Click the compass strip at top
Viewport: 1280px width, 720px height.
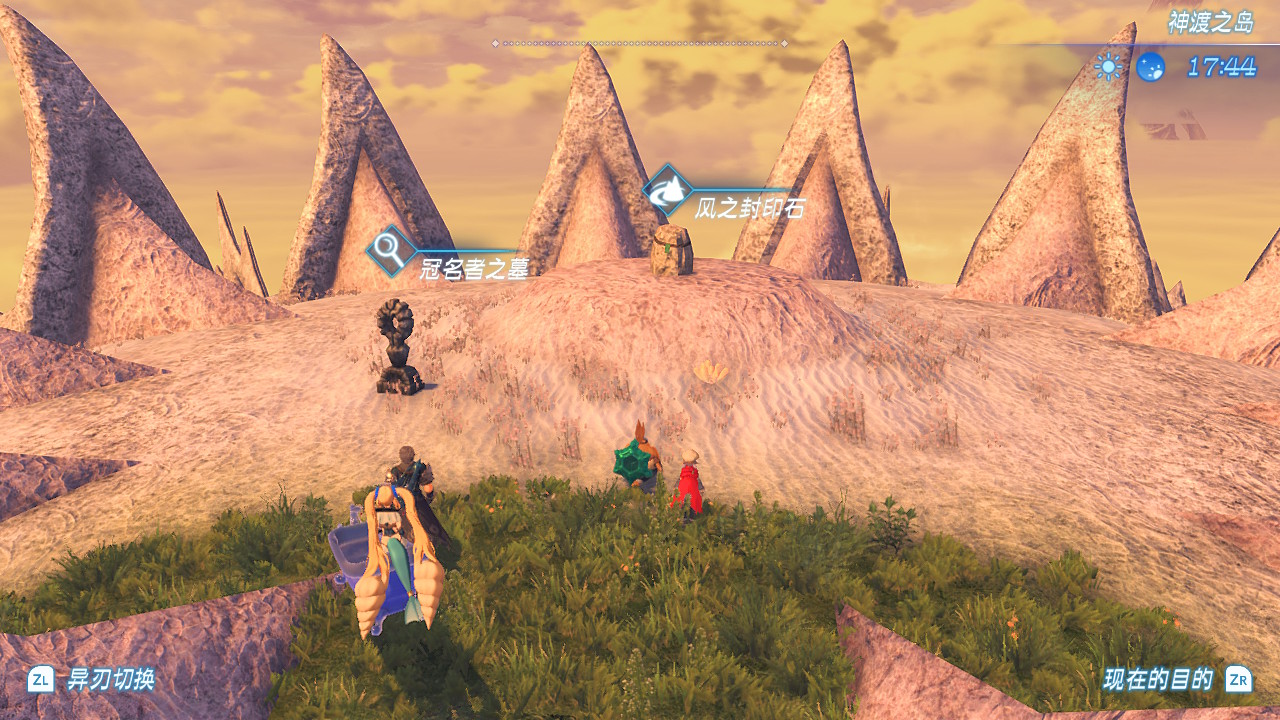click(640, 43)
